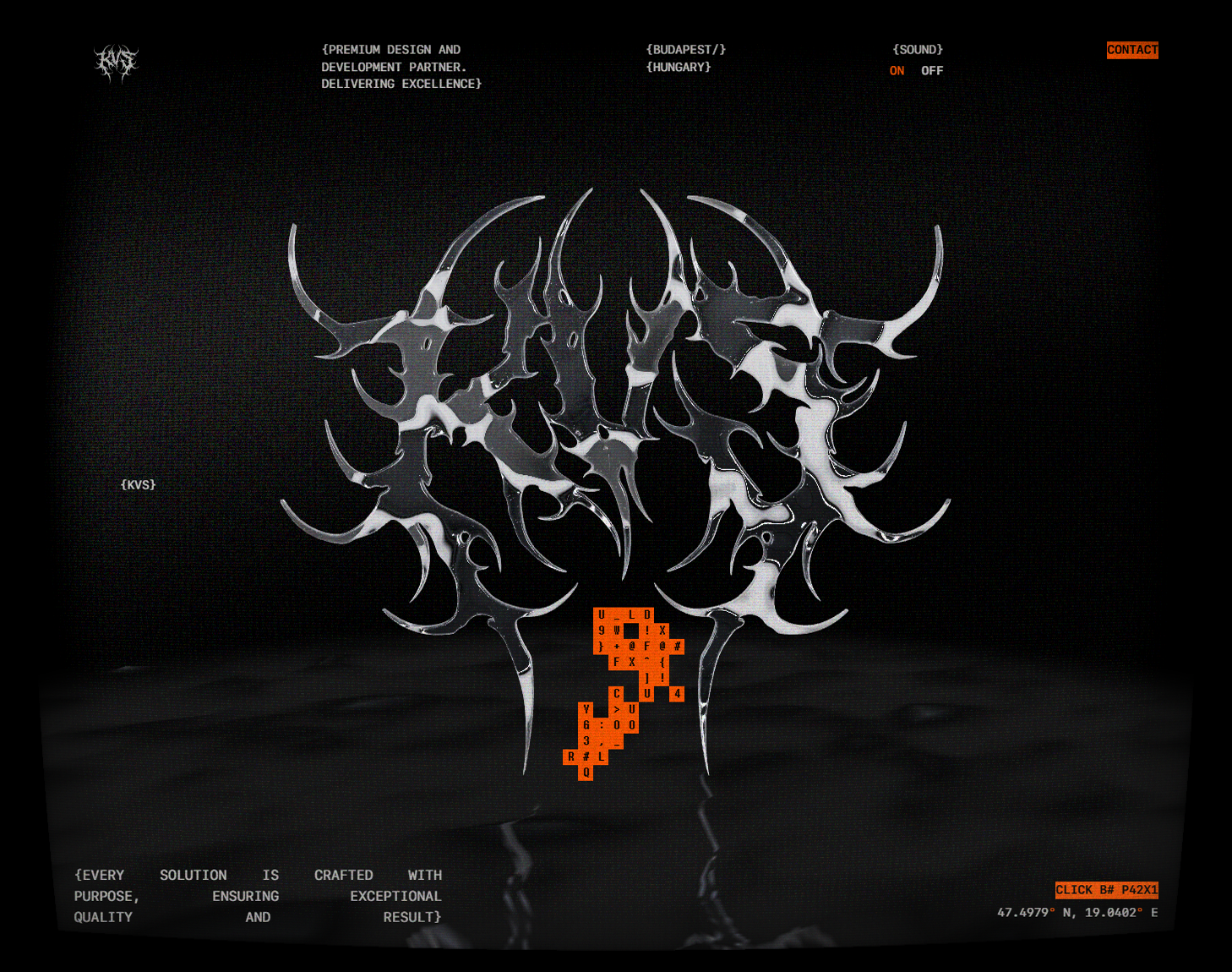Viewport: 1232px width, 972px height.
Task: Toggle the {SOUND} setting
Action: click(918, 49)
